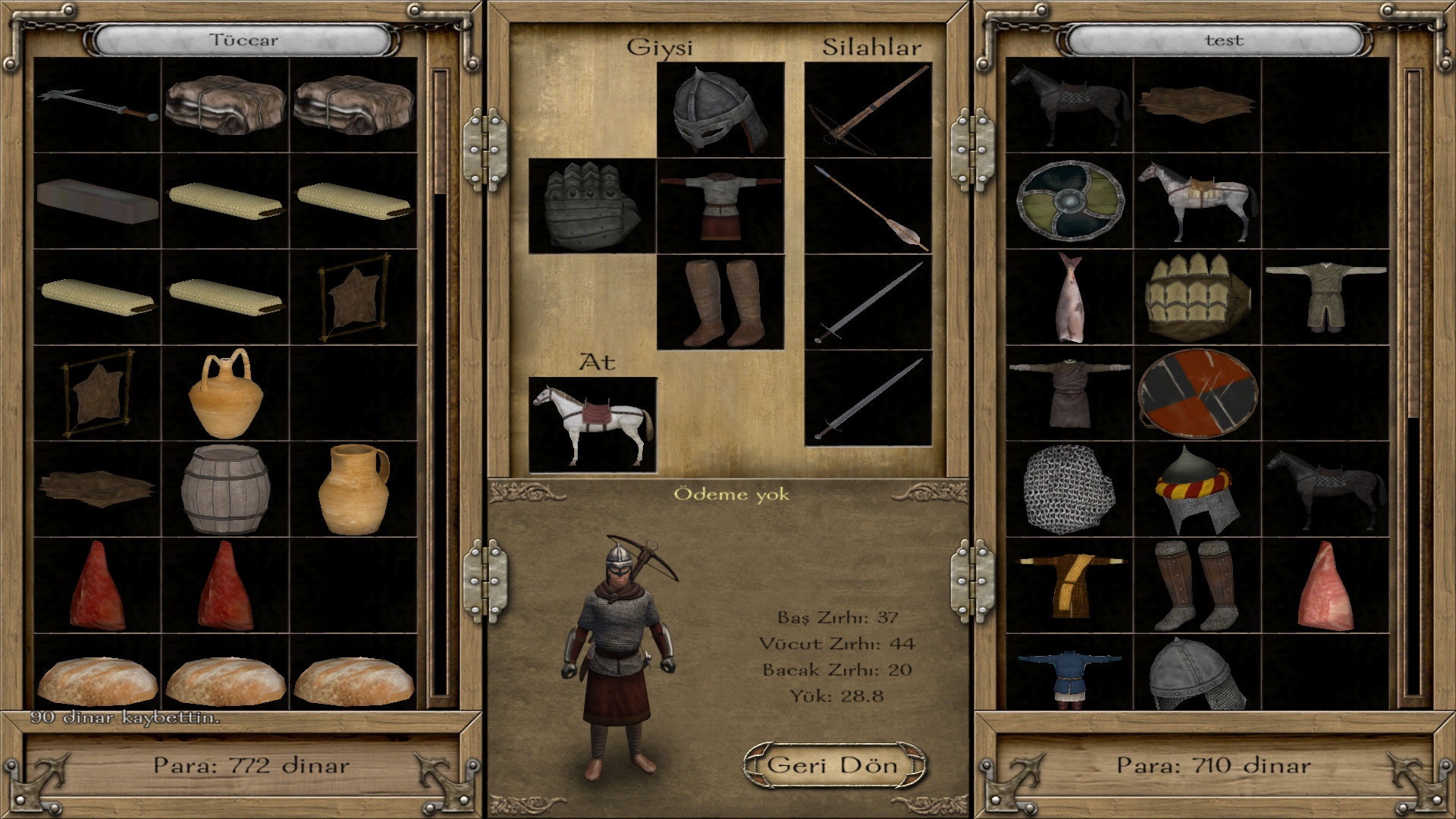Pick the grey iron bar from merchant

coord(97,201)
